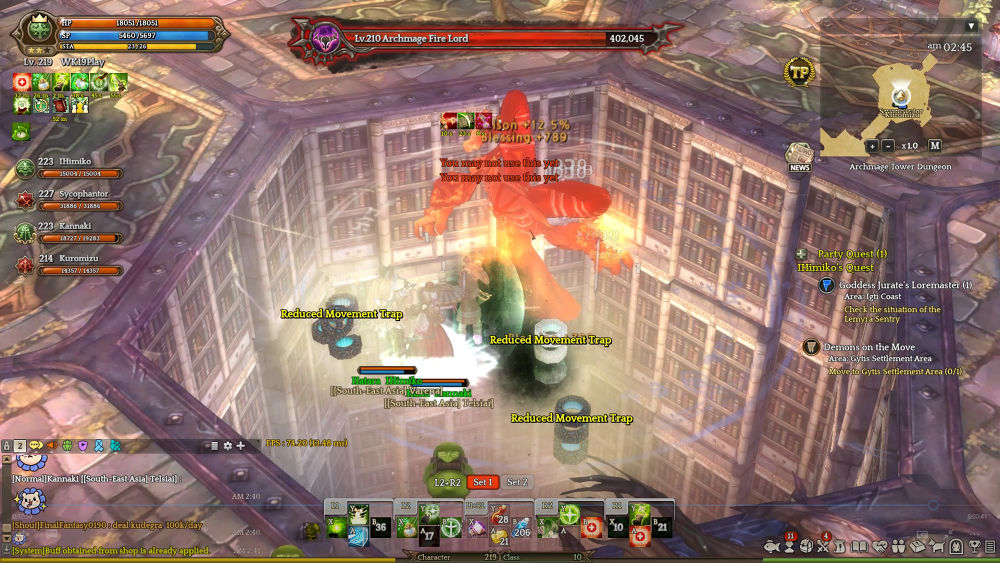Add a new chat tab with plus
Image resolution: width=1000 pixels, height=563 pixels.
[240, 445]
